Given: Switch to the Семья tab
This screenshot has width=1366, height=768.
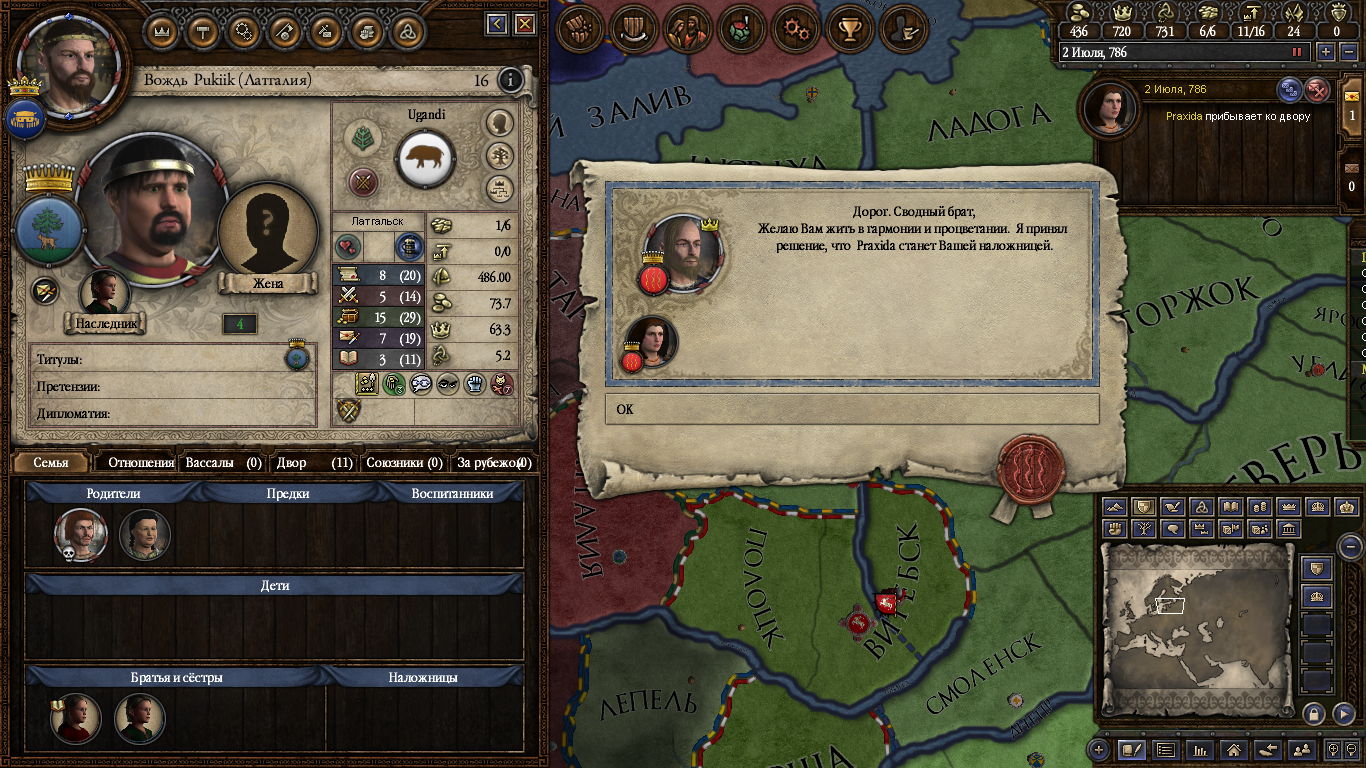Looking at the screenshot, I should point(51,463).
